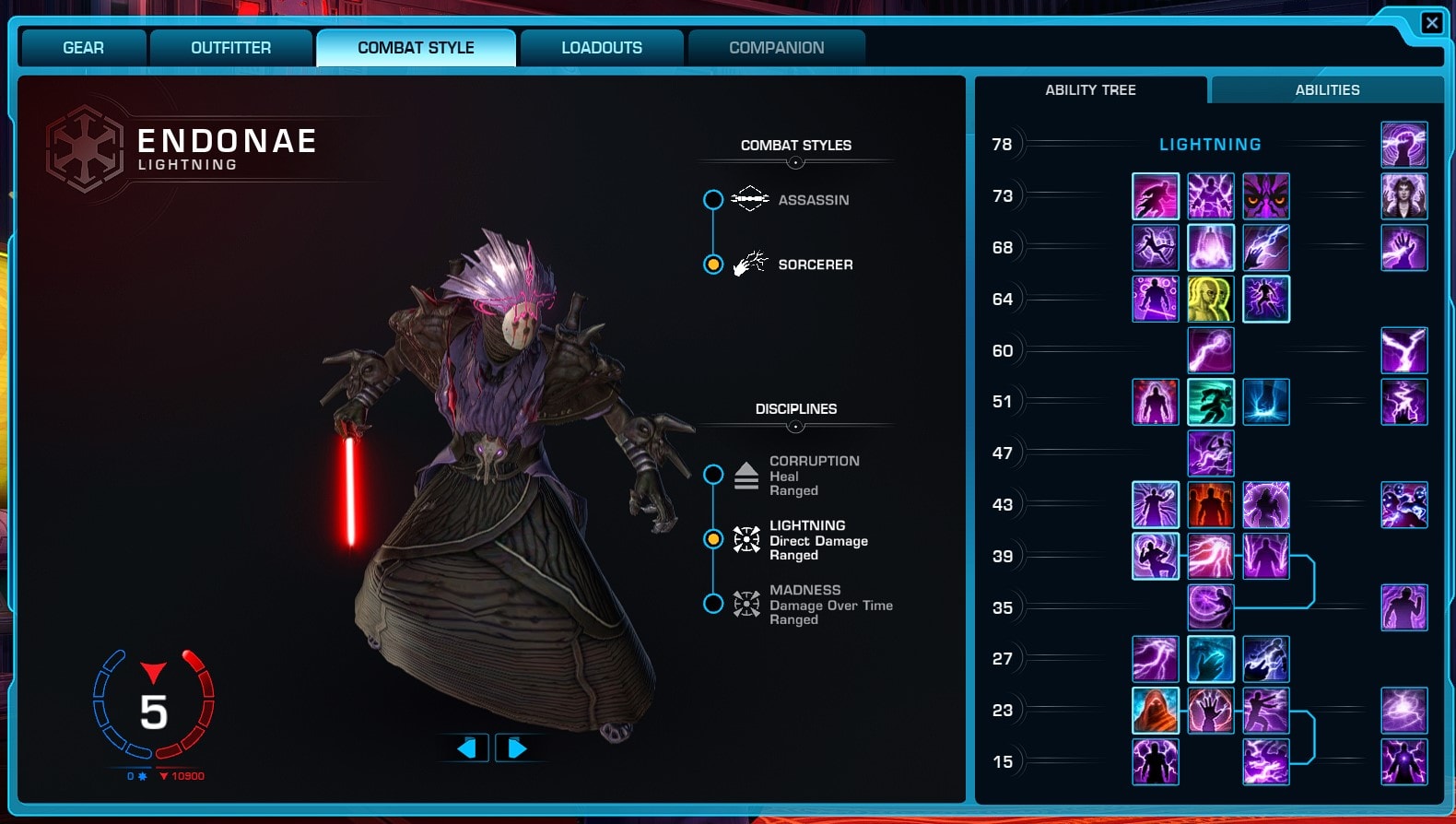
Task: Select the Corruption healing discipline
Action: coord(713,475)
